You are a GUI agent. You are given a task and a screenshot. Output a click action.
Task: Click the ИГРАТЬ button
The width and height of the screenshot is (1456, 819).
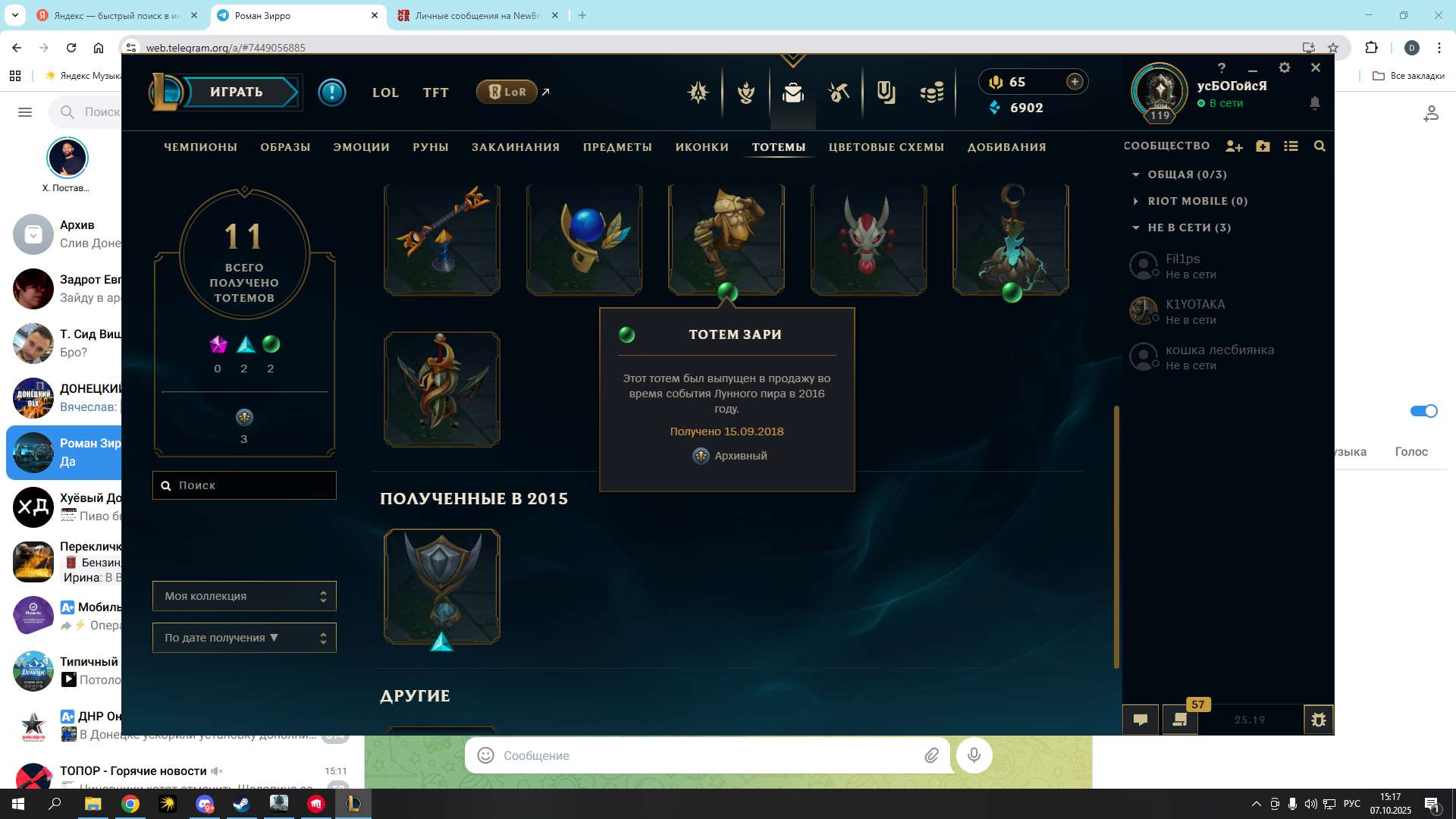point(235,92)
